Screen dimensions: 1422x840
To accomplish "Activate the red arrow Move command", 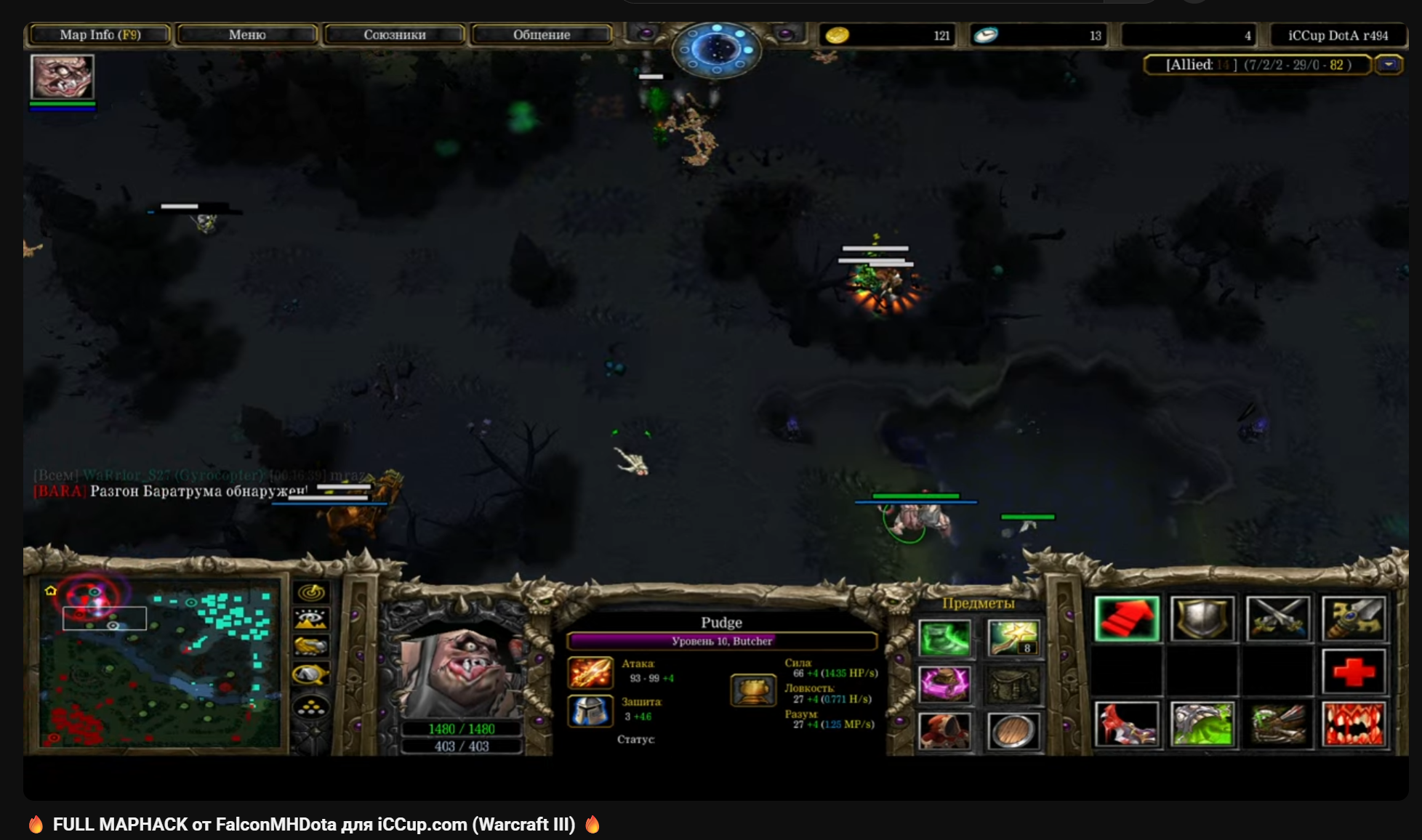I will click(1127, 619).
